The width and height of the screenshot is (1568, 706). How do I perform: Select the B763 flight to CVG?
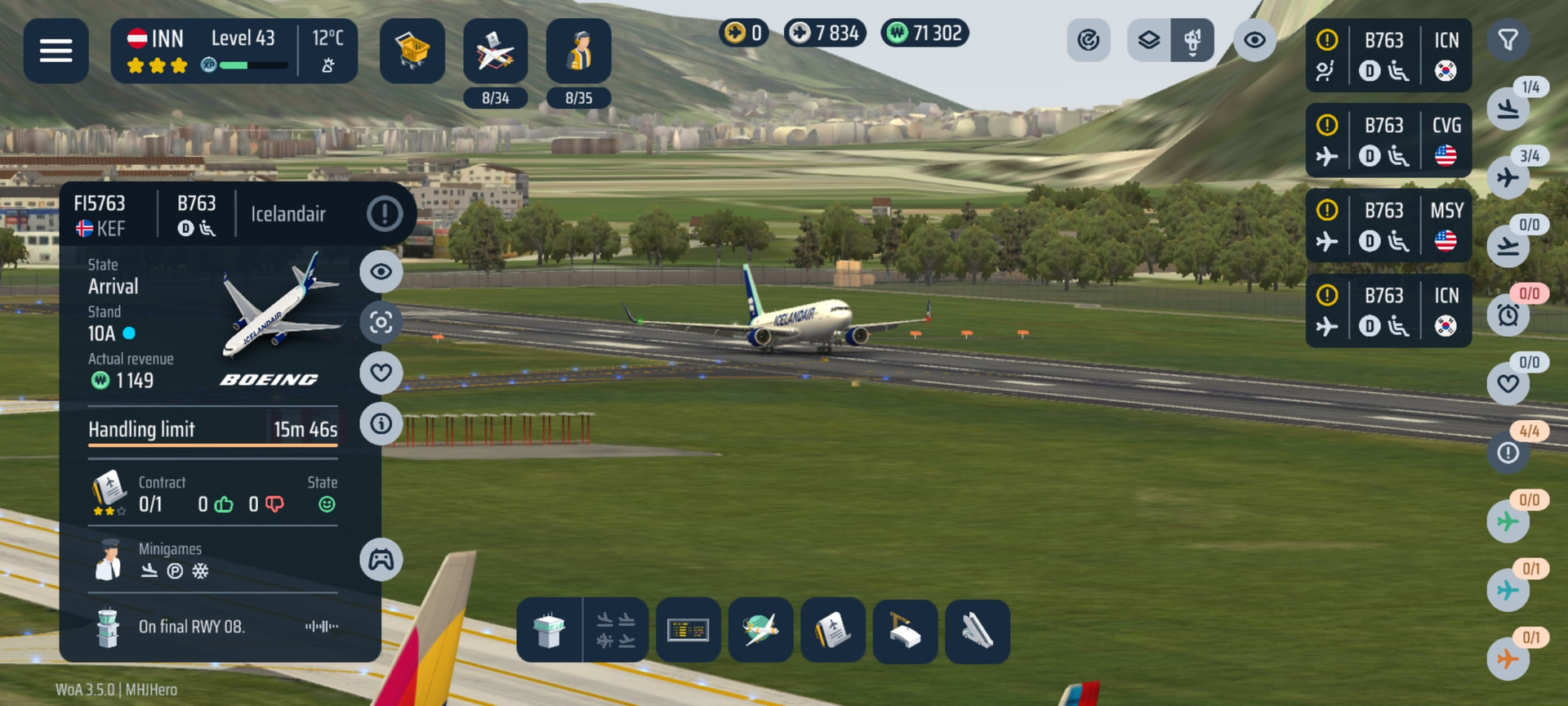(x=1388, y=141)
